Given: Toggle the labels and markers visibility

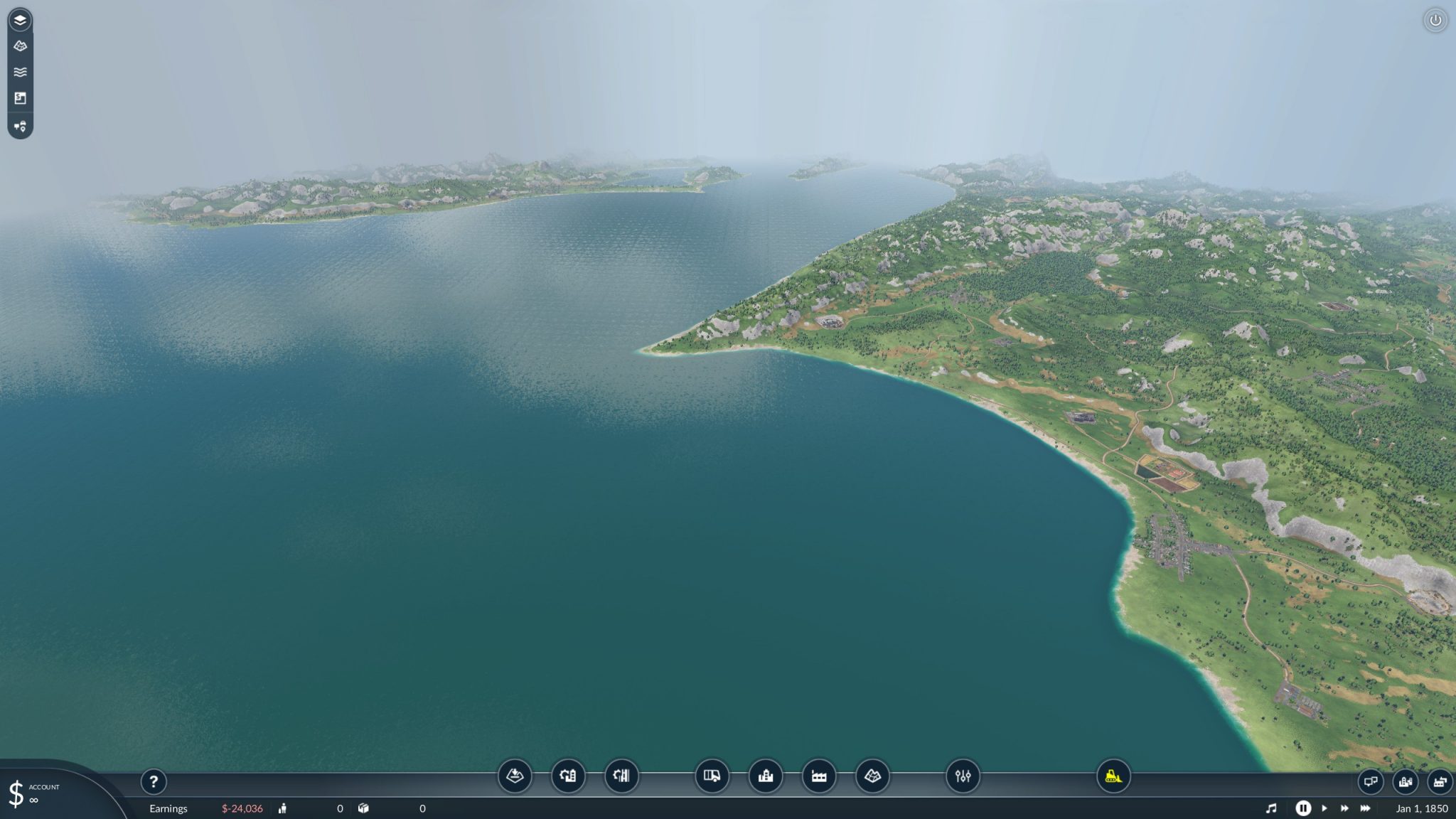Looking at the screenshot, I should 20,126.
